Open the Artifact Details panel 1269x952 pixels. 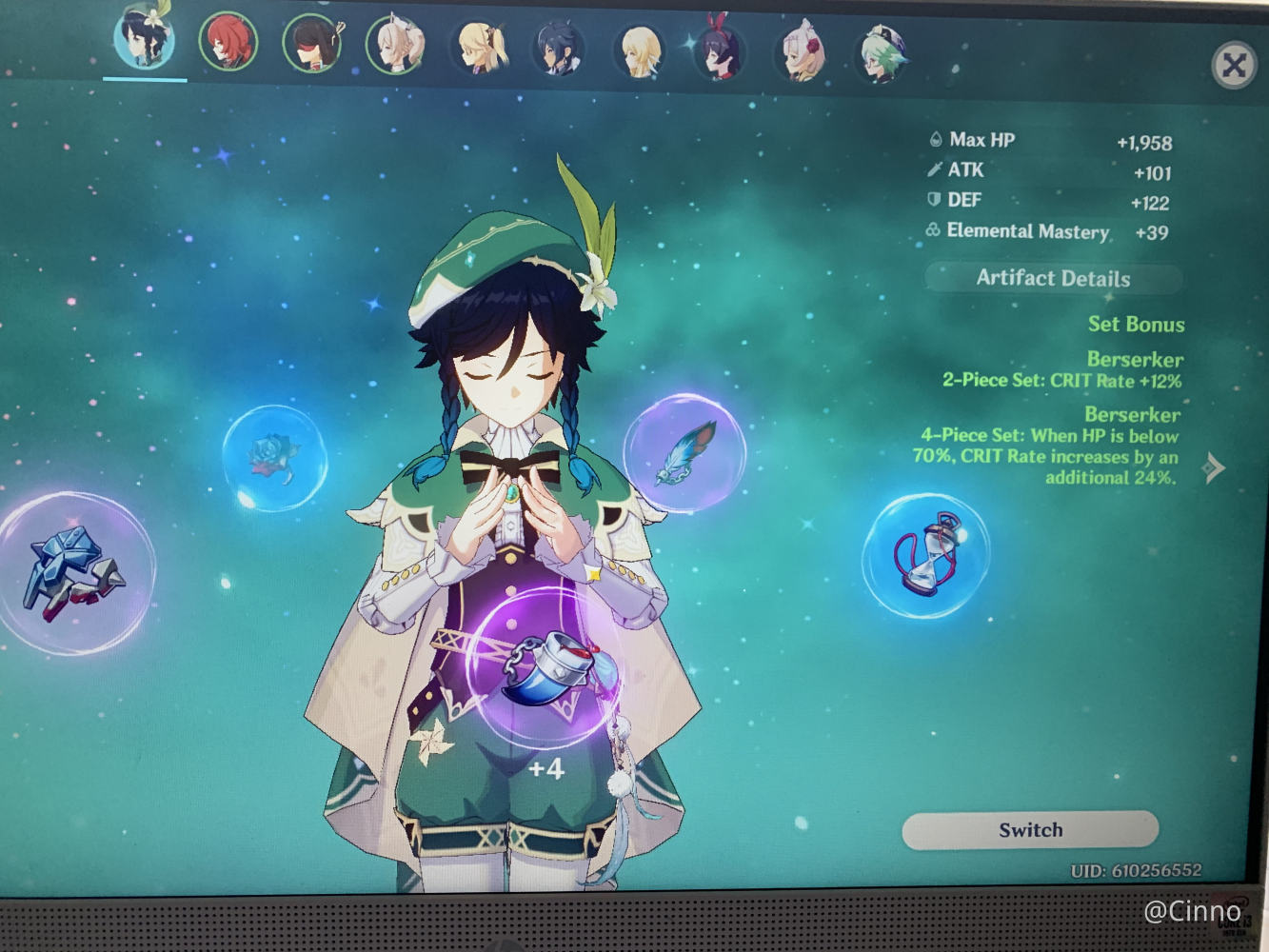[1053, 278]
